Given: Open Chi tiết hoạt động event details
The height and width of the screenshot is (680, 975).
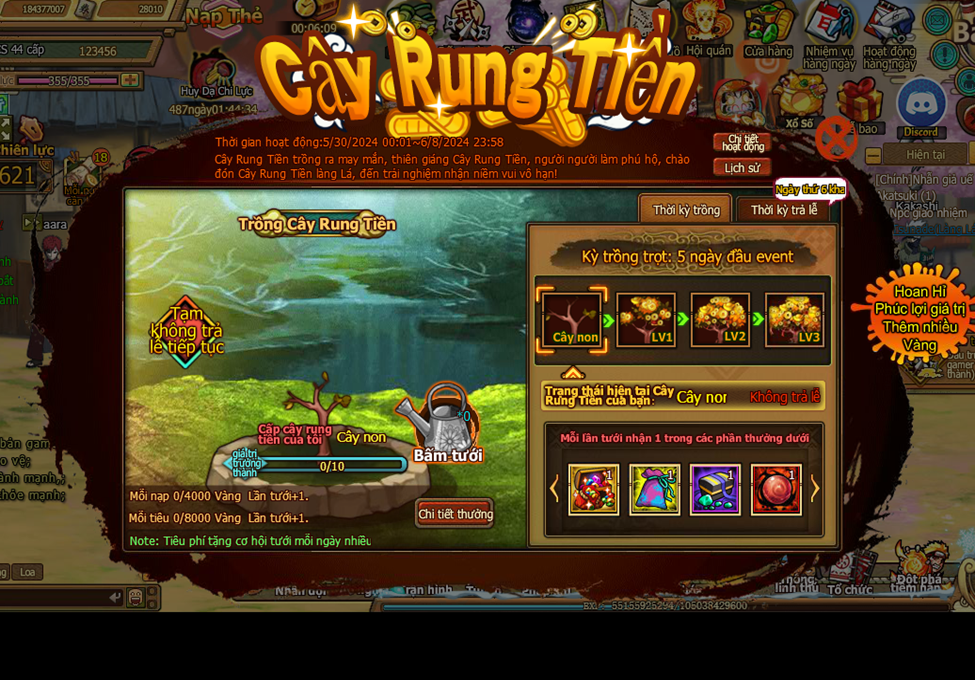Looking at the screenshot, I should point(743,143).
